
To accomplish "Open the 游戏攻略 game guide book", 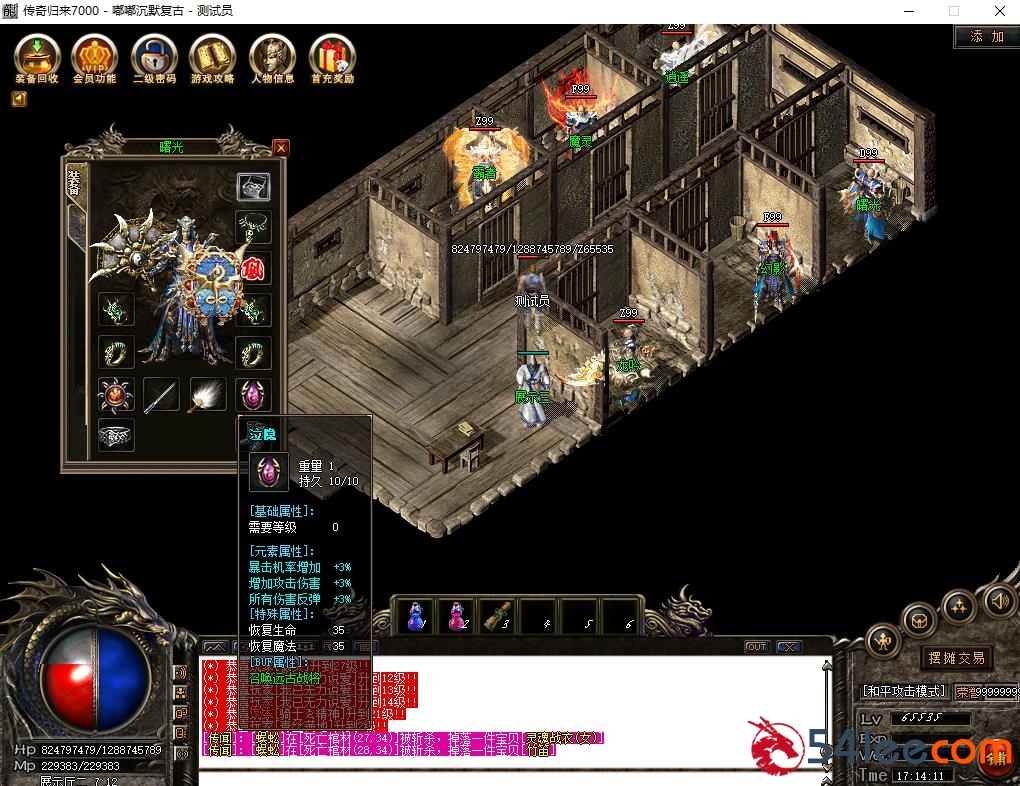I will (213, 56).
